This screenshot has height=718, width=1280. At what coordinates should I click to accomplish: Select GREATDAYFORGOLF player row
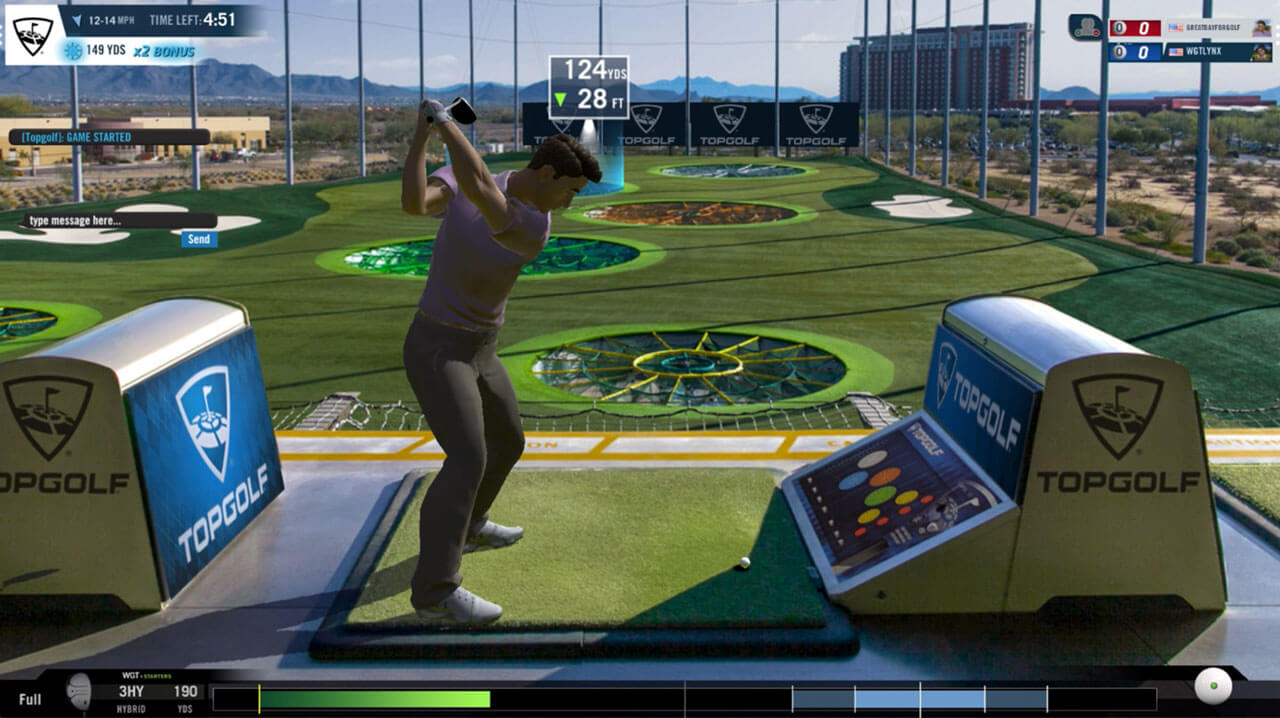1192,28
